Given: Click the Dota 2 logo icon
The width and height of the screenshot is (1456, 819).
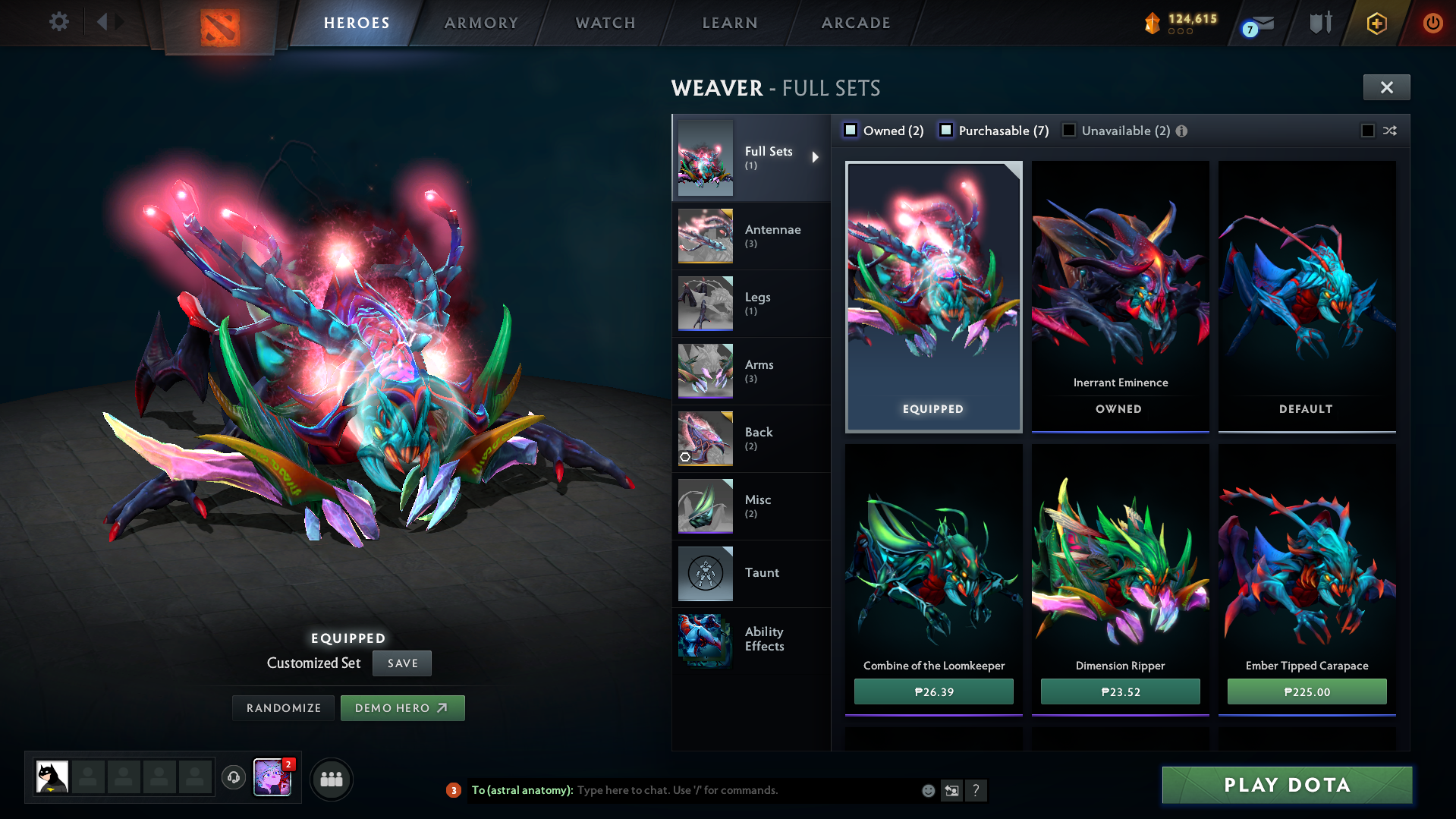Looking at the screenshot, I should click(x=220, y=23).
